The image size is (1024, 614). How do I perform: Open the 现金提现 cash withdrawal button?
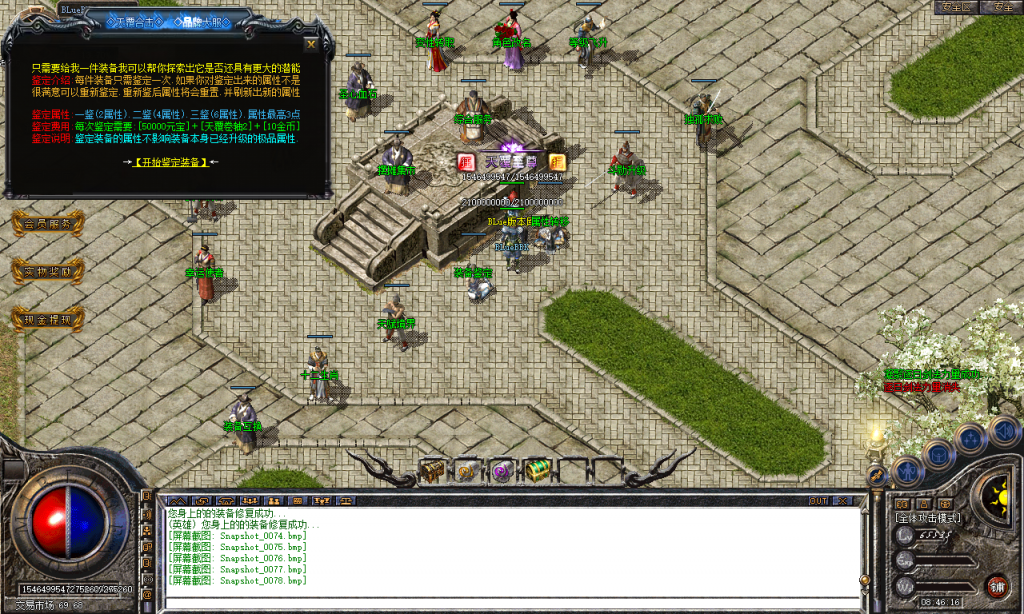[47, 320]
